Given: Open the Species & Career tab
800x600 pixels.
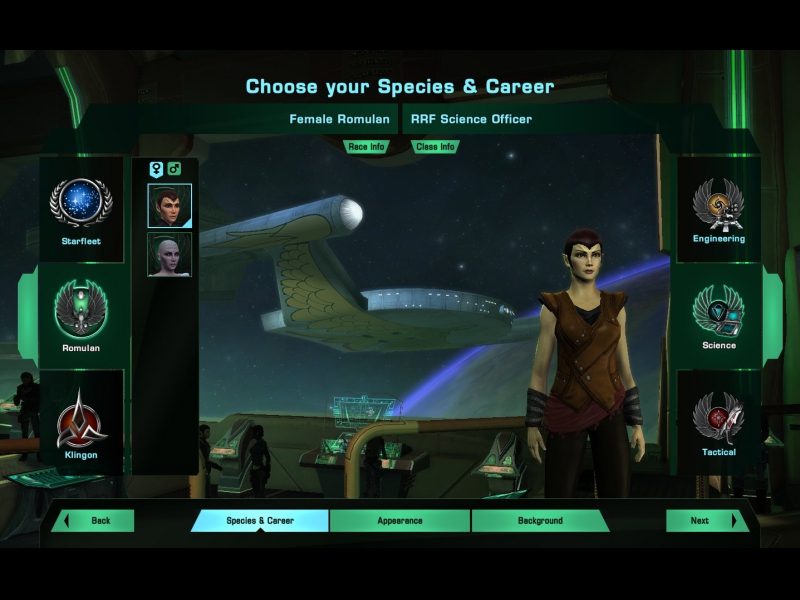Looking at the screenshot, I should (260, 521).
